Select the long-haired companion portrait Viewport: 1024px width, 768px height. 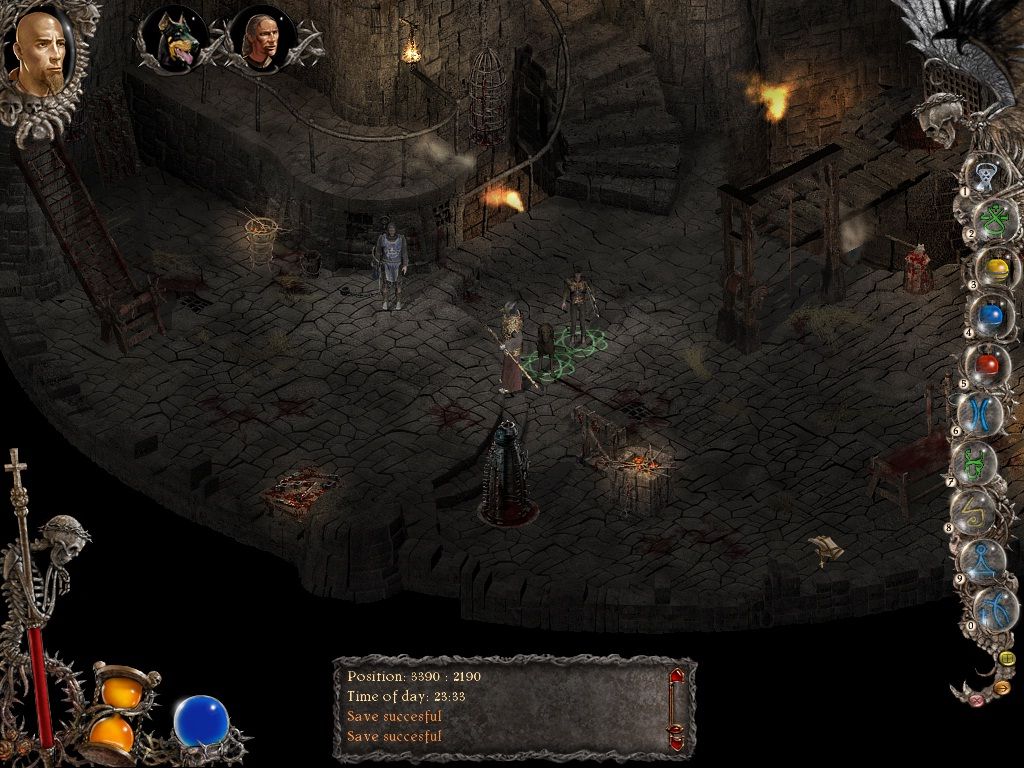pyautogui.click(x=263, y=38)
